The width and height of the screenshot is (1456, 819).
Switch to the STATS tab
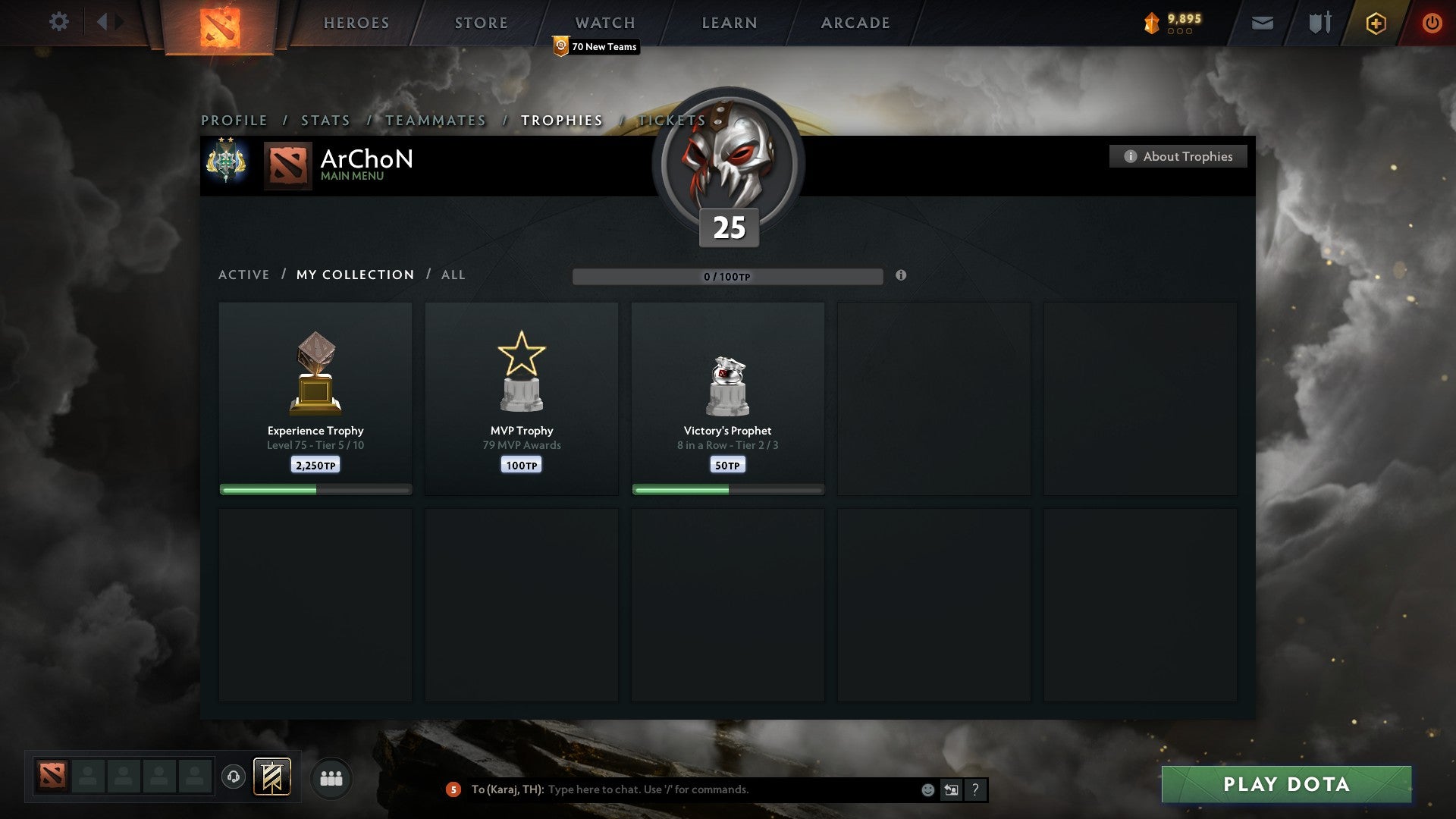[x=325, y=120]
